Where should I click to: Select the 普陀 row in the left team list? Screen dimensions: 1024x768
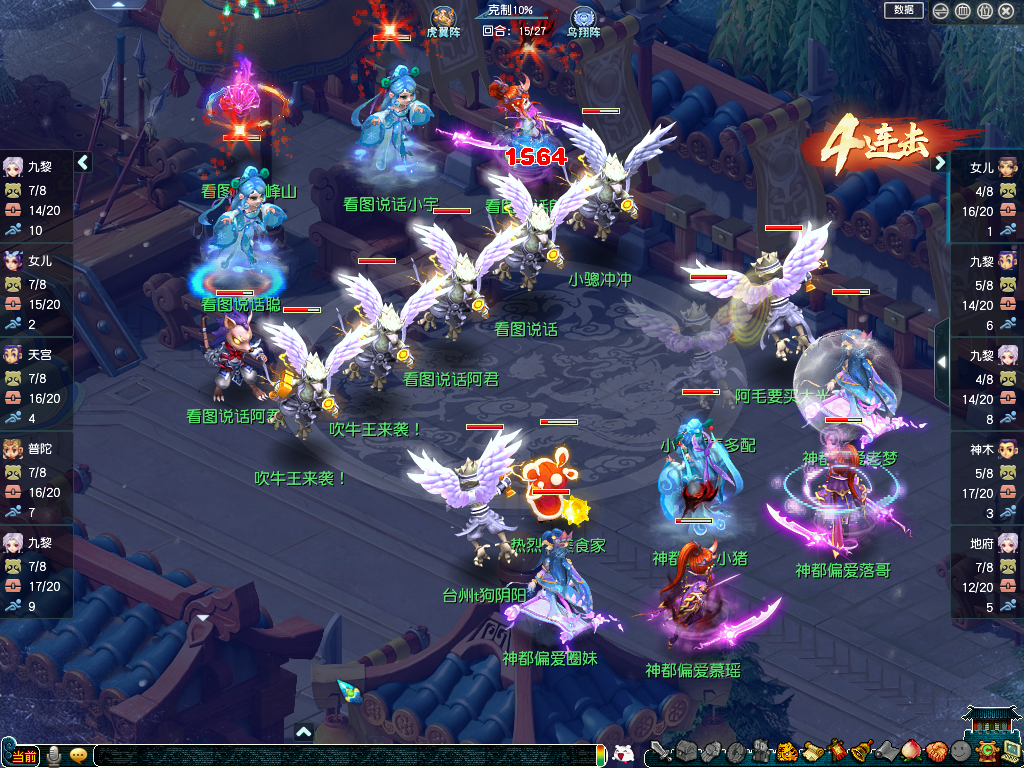36,479
